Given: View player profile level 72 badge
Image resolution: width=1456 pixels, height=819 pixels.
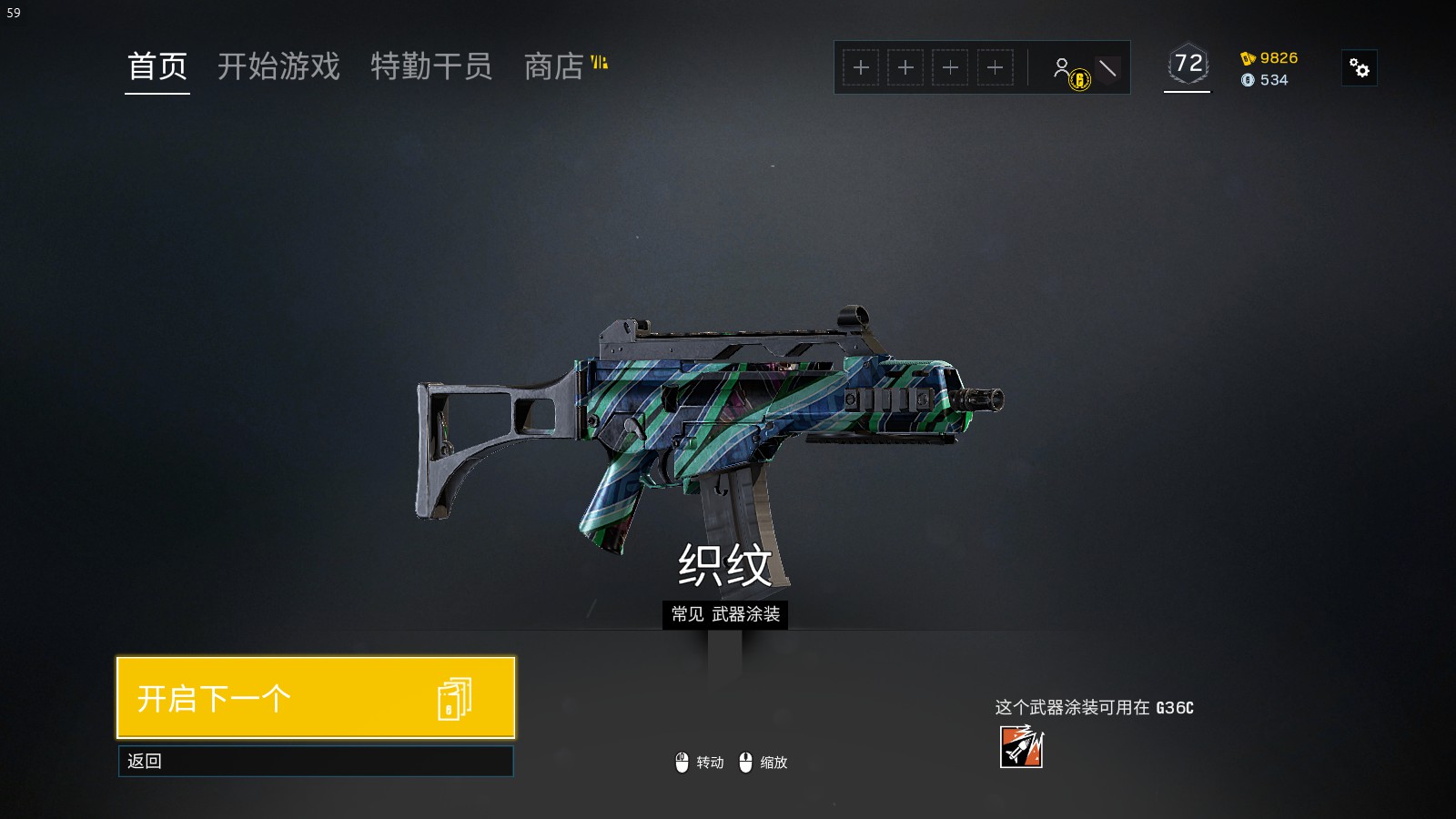Looking at the screenshot, I should click(1188, 65).
